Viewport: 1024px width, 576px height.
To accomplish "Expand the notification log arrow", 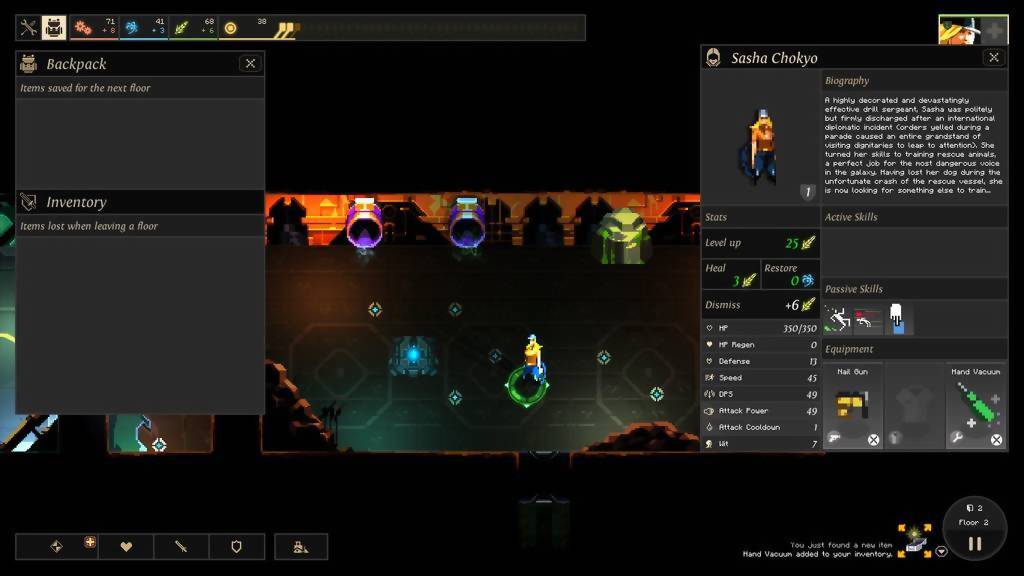I will click(941, 551).
